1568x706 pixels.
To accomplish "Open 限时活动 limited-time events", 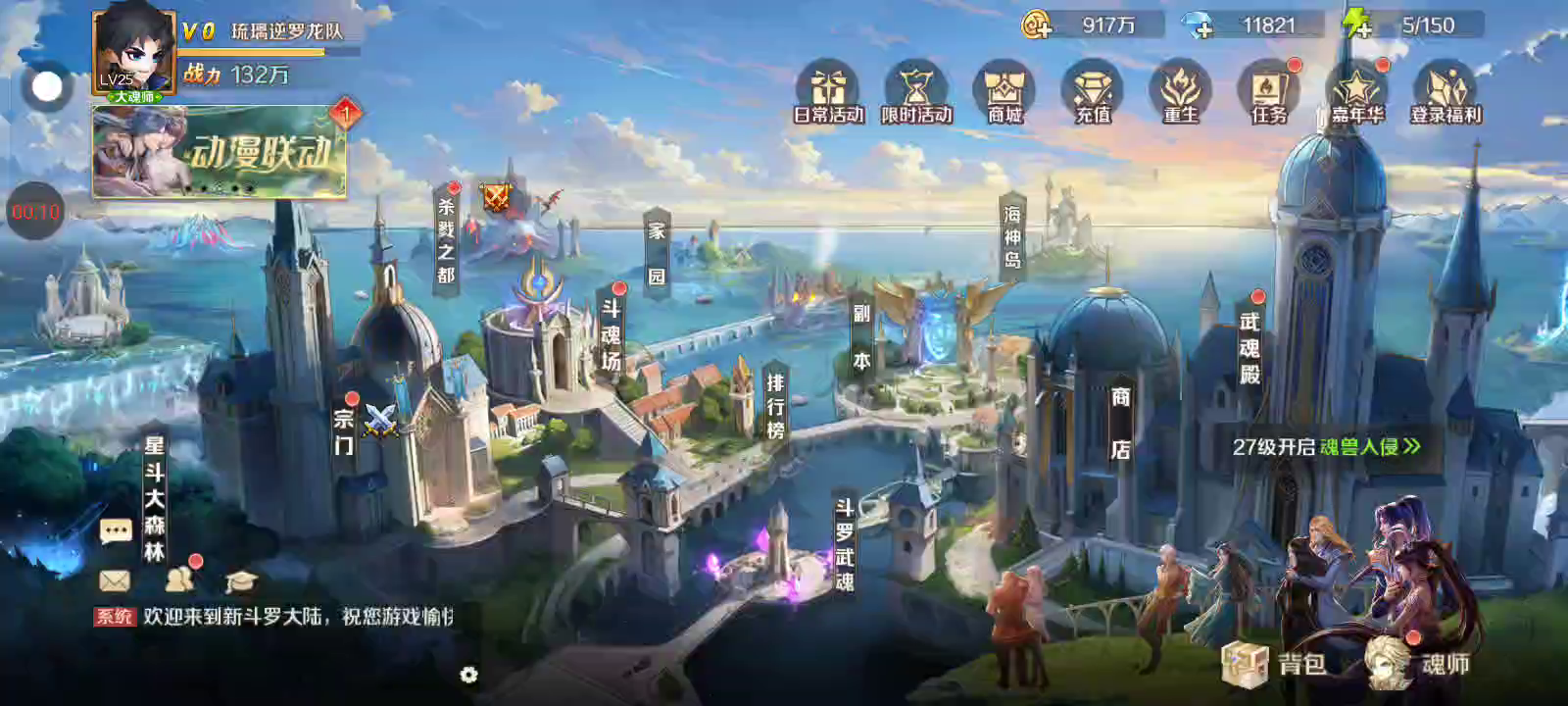I will [x=916, y=92].
